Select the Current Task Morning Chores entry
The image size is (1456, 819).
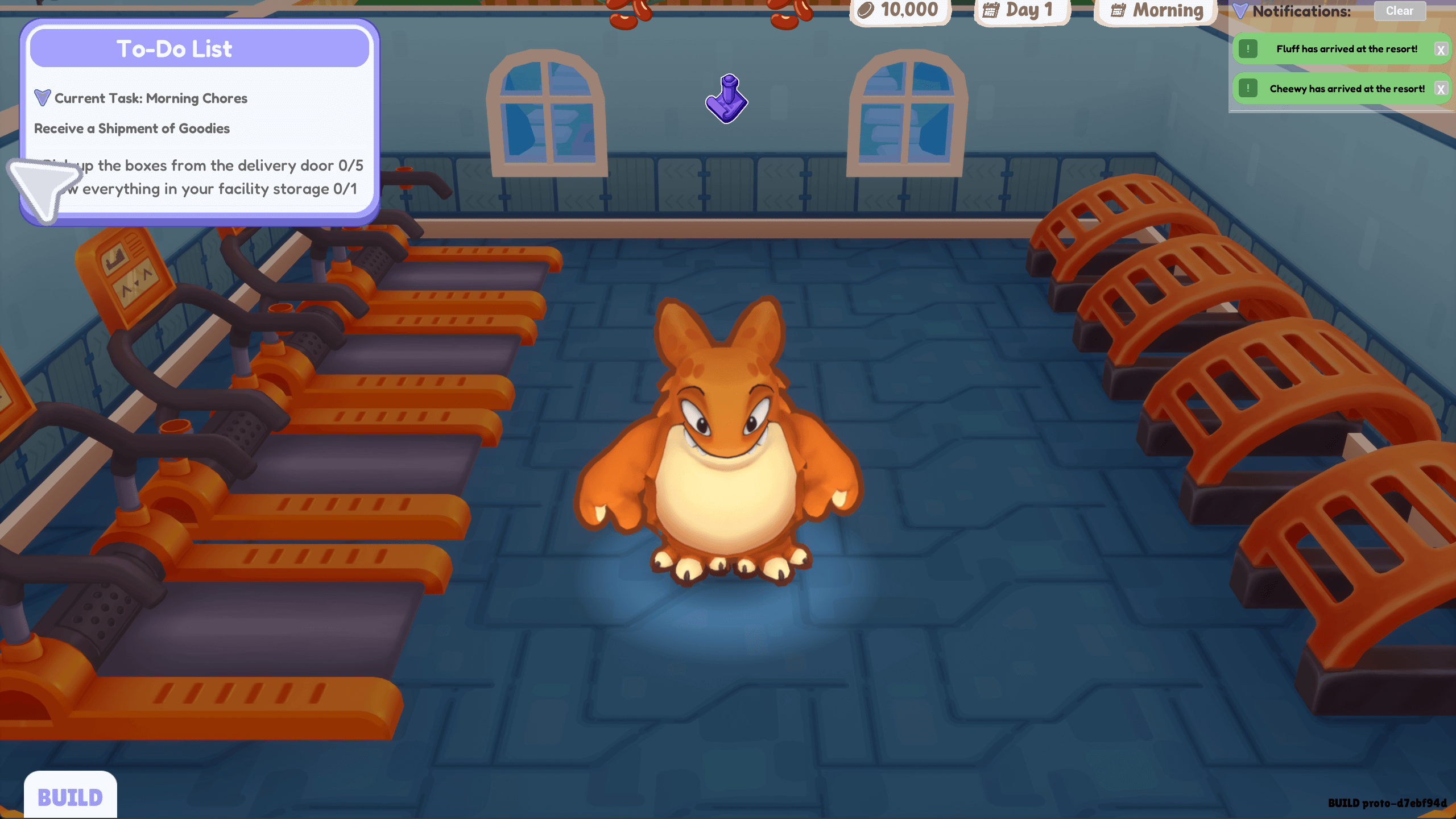[x=150, y=98]
